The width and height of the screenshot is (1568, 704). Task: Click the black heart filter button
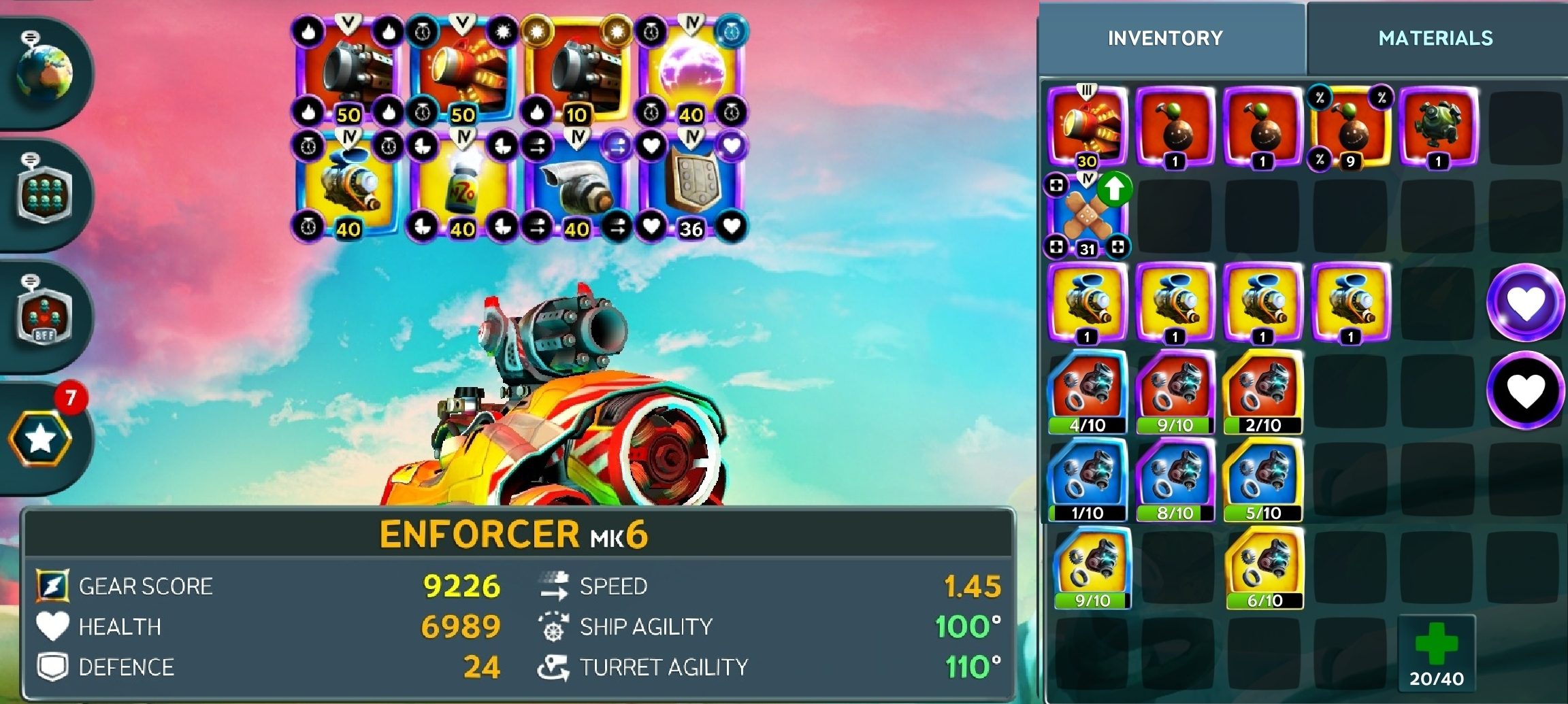pos(1525,390)
